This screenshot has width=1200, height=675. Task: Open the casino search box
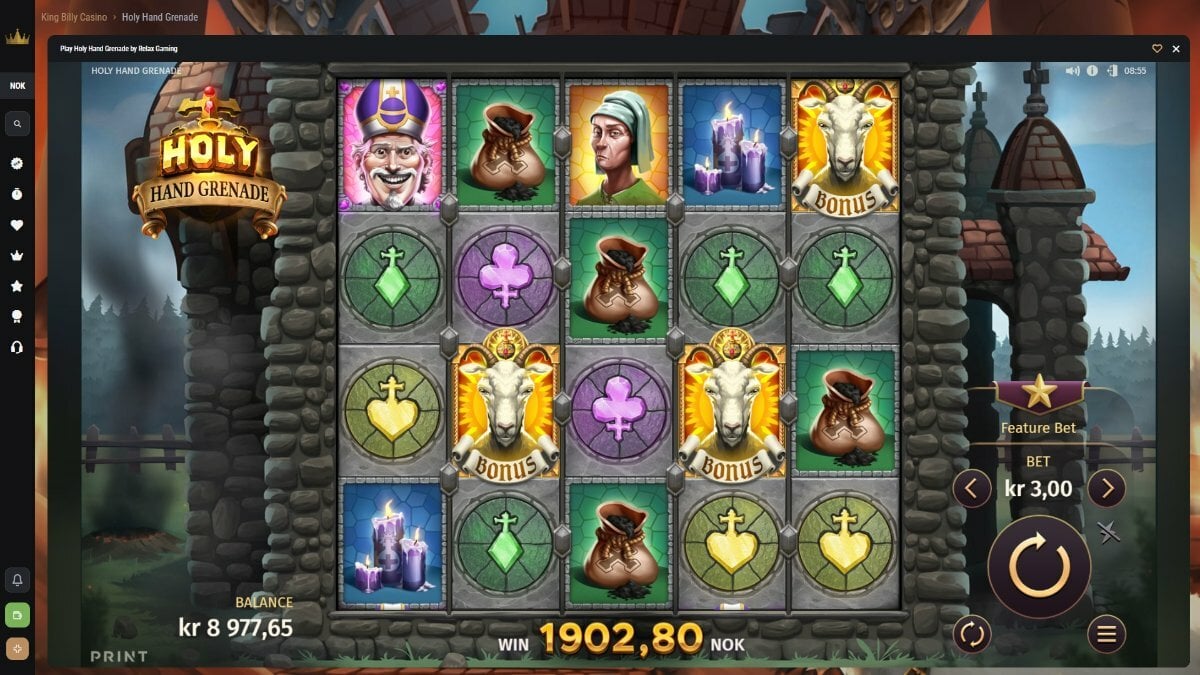click(x=17, y=124)
